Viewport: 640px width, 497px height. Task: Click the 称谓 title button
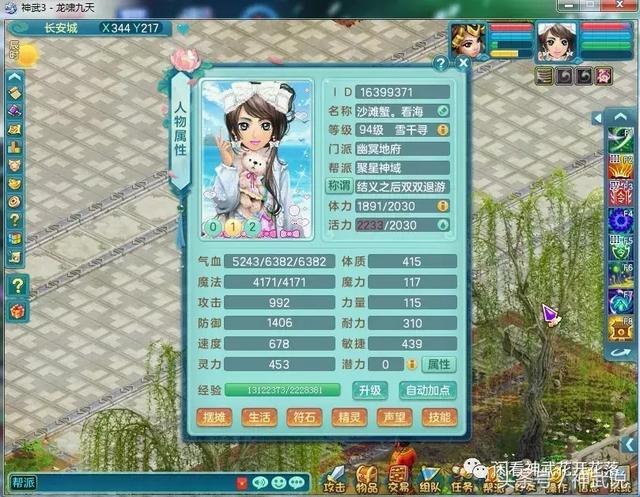[340, 186]
